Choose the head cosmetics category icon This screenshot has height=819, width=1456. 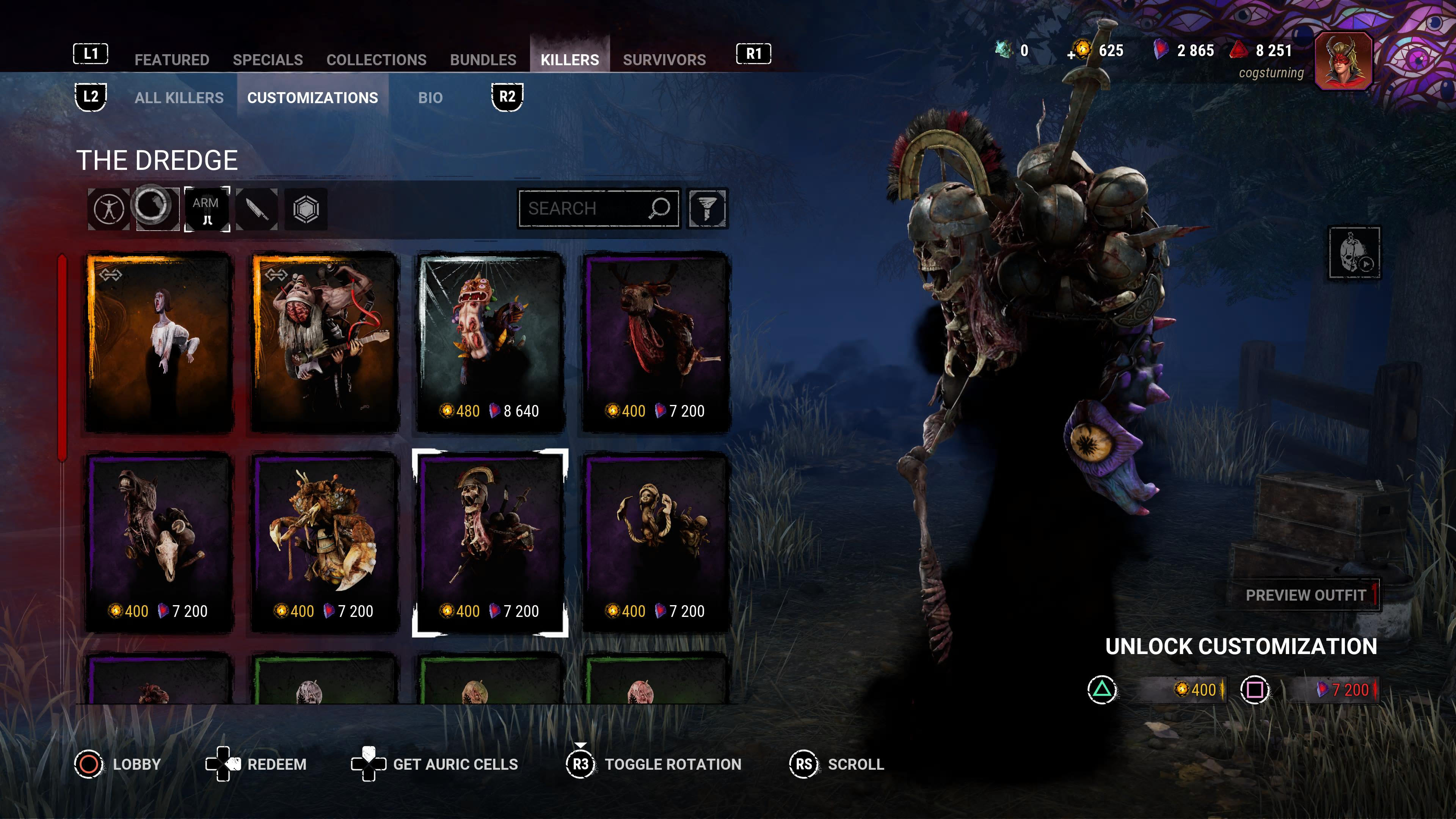pos(157,208)
